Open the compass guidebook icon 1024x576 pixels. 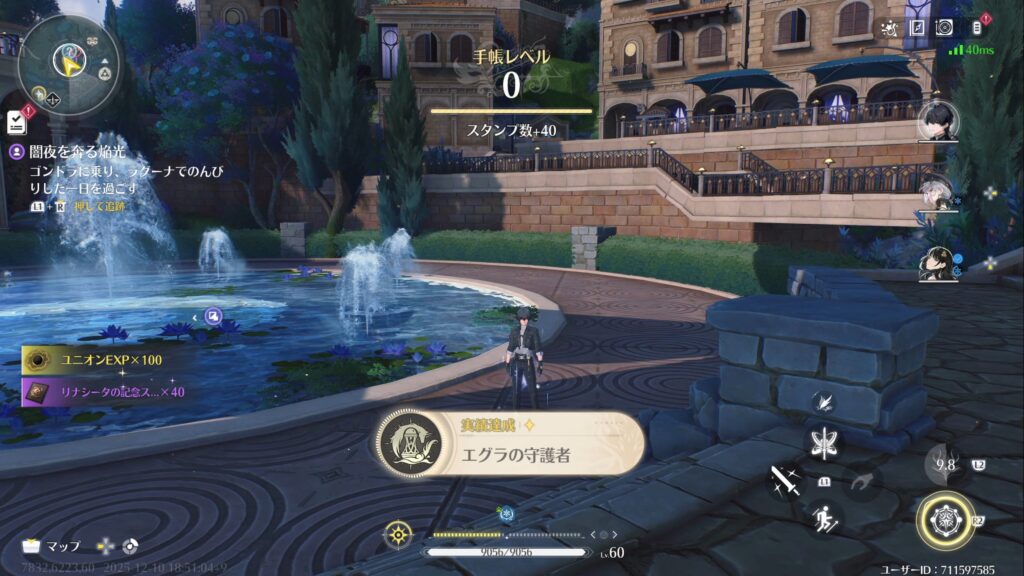917,28
